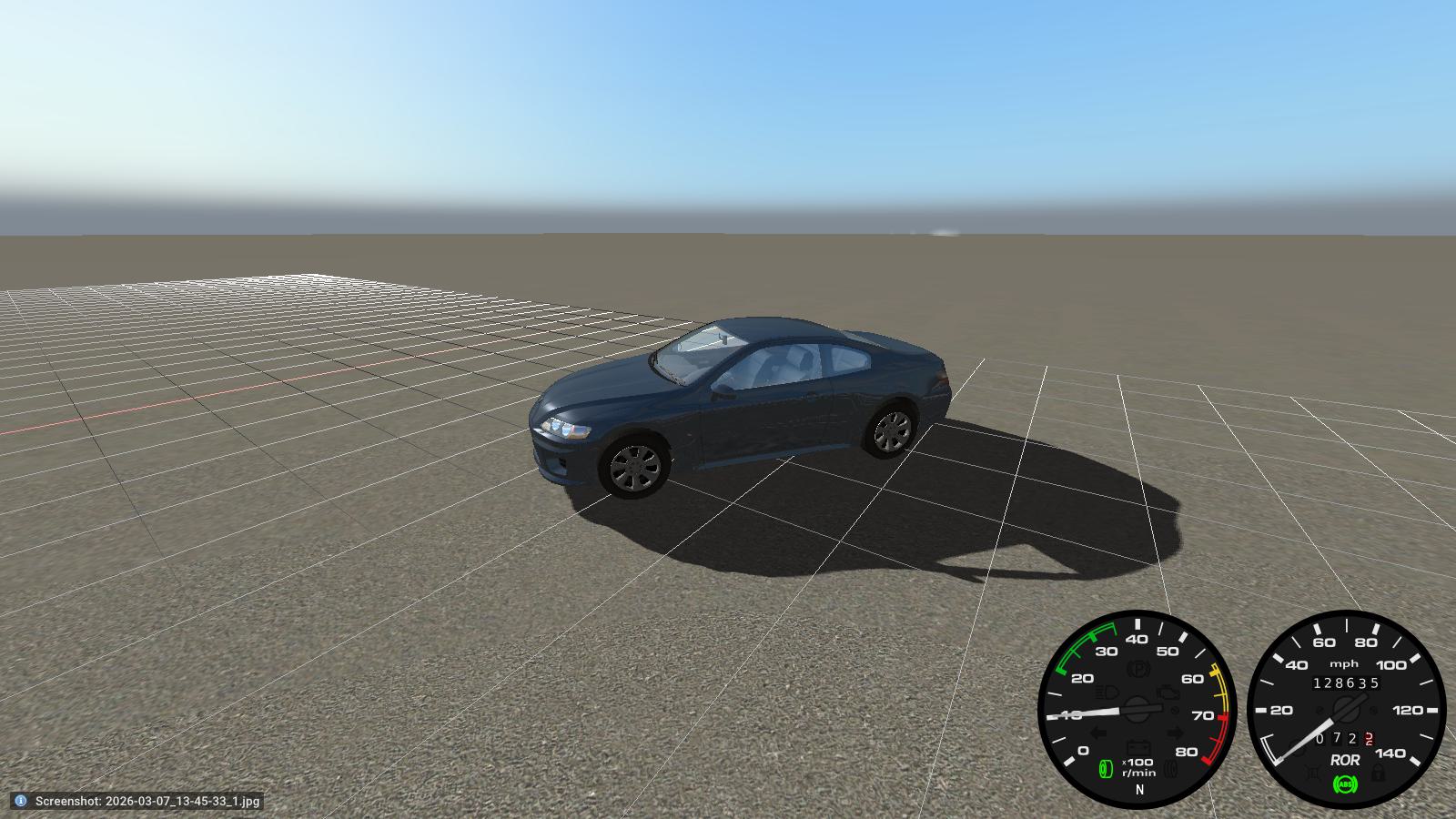Viewport: 1456px width, 819px height.
Task: Toggle the left turn signal arrow
Action: (1099, 733)
